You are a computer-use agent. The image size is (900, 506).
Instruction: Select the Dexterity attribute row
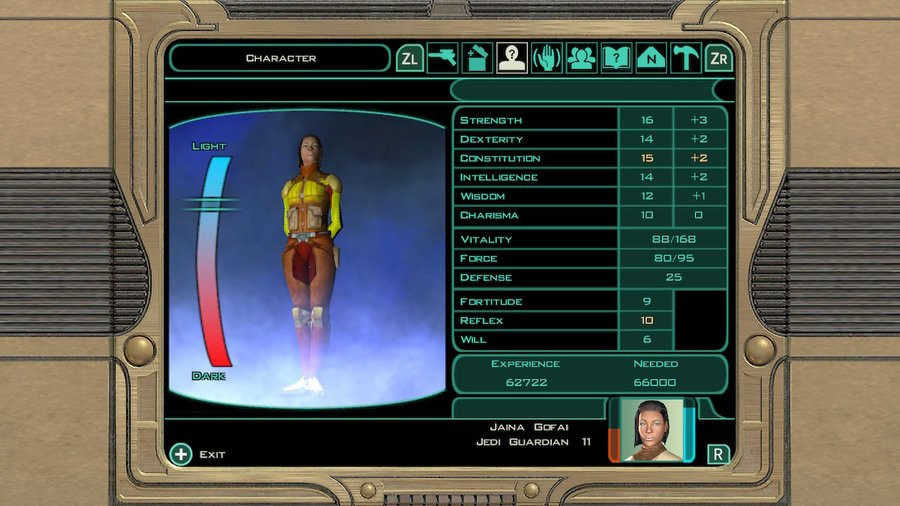click(536, 139)
